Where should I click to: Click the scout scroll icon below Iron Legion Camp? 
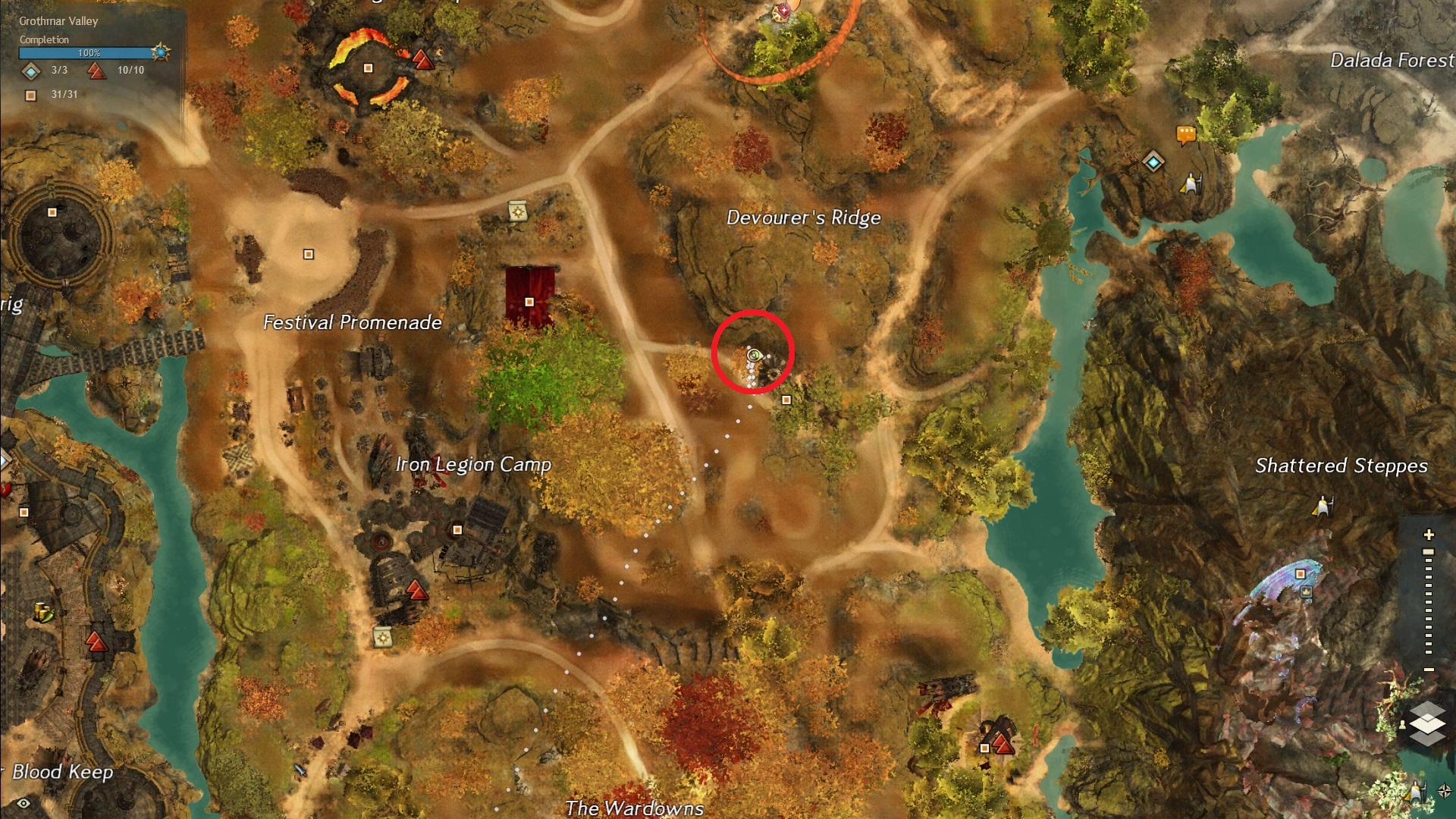point(383,637)
